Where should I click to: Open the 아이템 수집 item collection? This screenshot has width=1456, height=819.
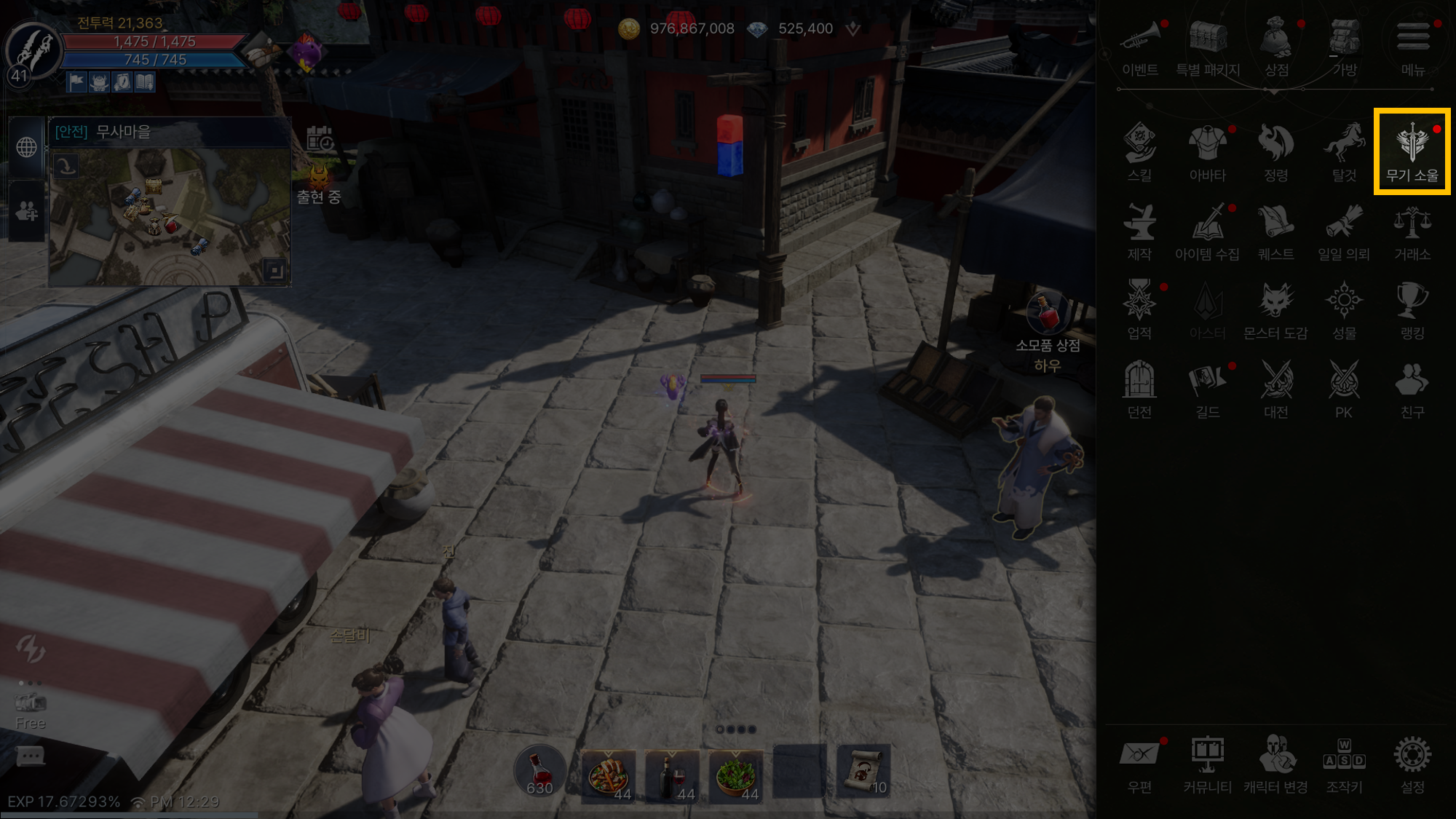[1208, 230]
